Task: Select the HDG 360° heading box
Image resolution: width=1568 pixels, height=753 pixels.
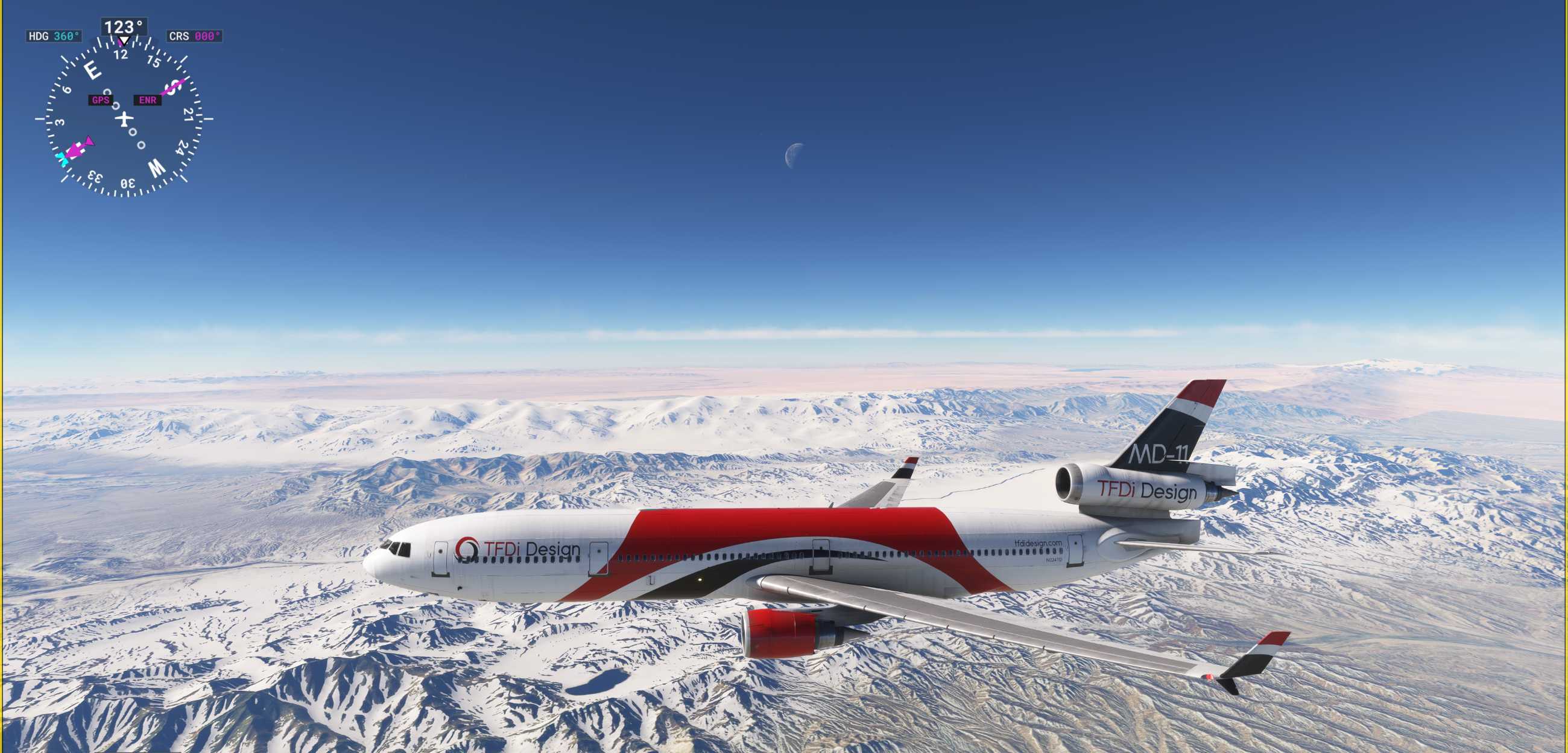Action: tap(54, 37)
